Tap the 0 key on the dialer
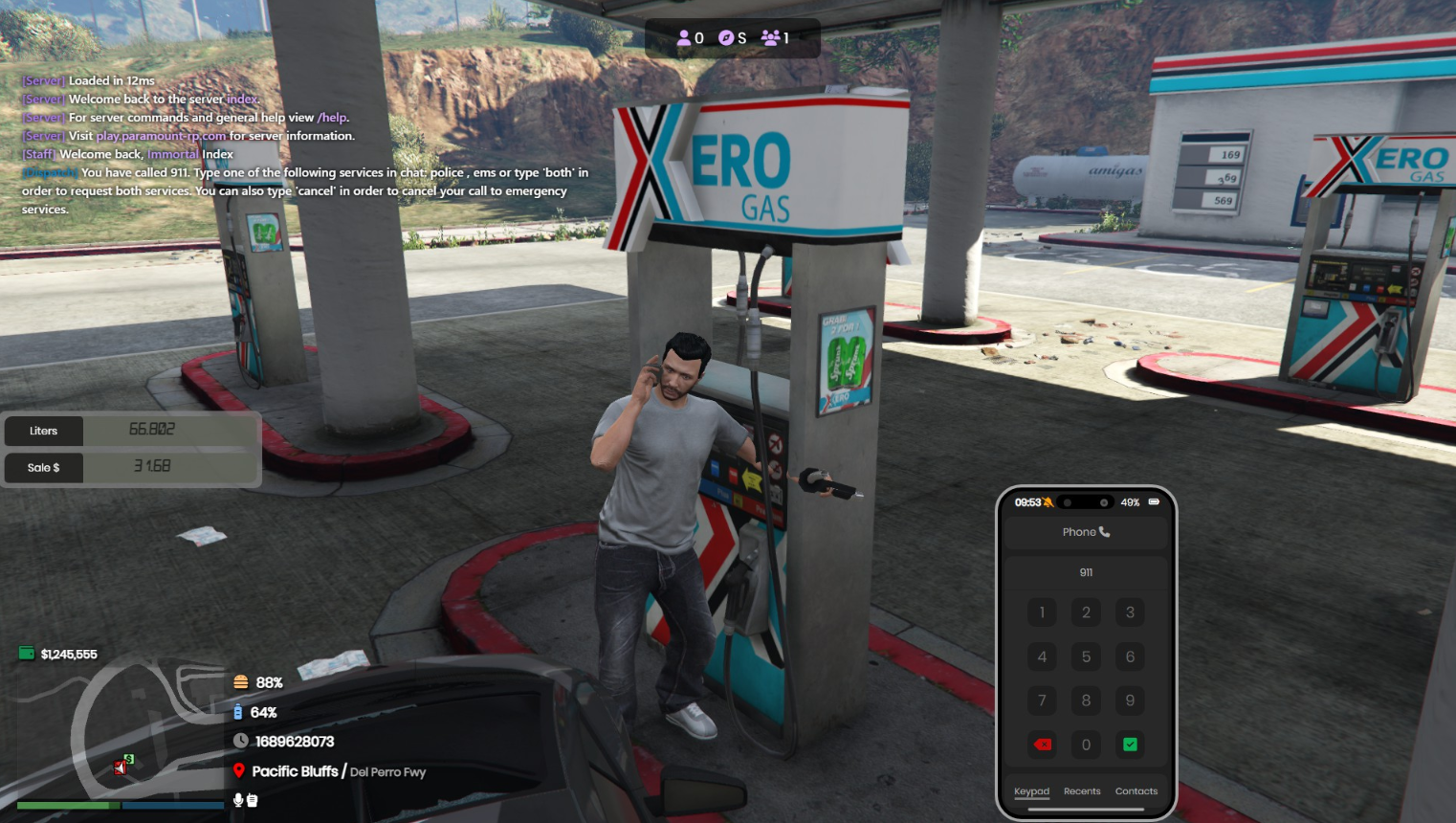 pos(1086,745)
